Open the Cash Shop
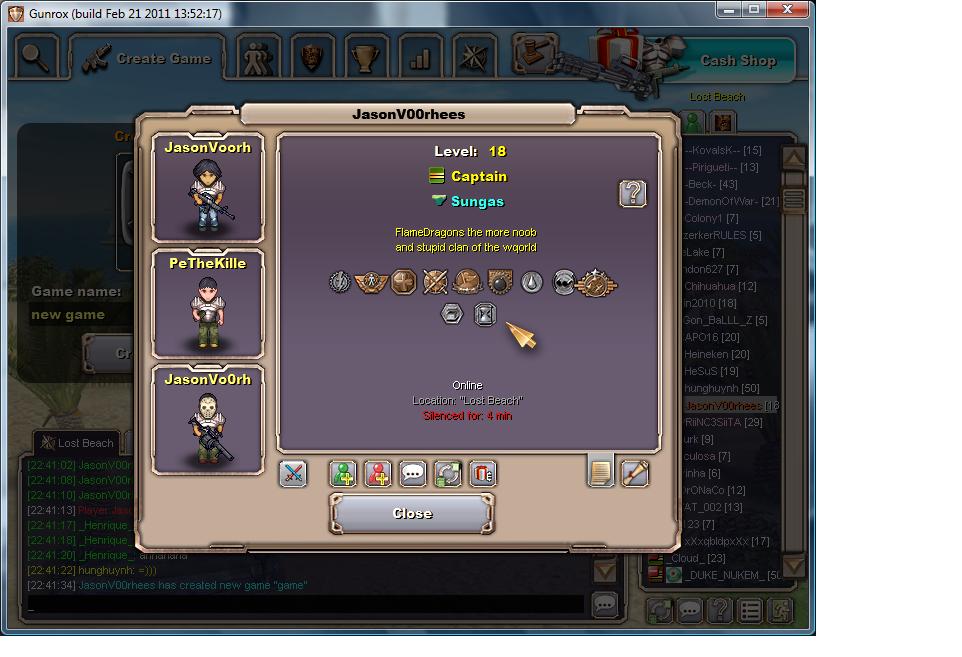 click(738, 60)
